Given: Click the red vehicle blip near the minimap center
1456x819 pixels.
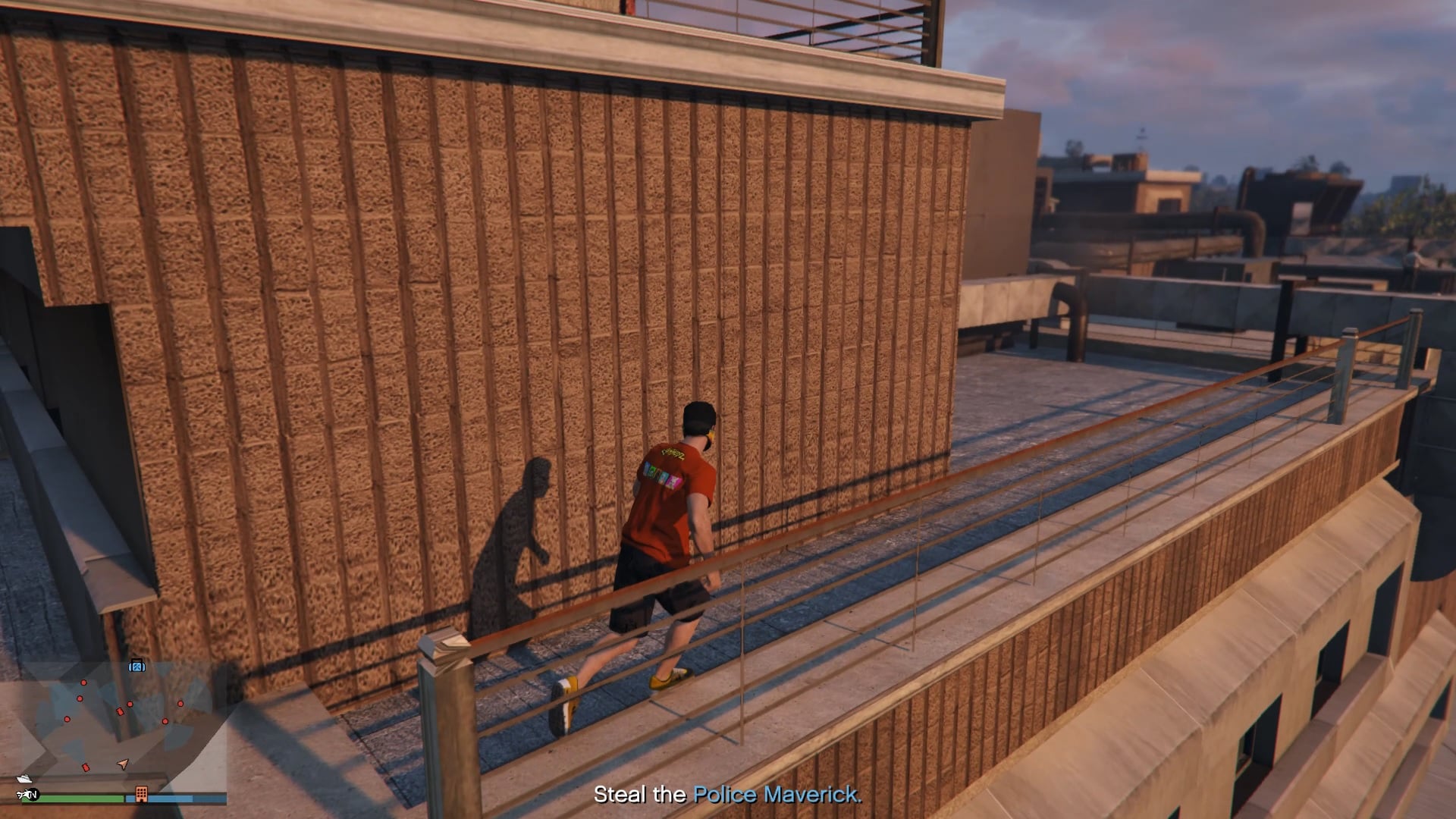Looking at the screenshot, I should point(120,711).
